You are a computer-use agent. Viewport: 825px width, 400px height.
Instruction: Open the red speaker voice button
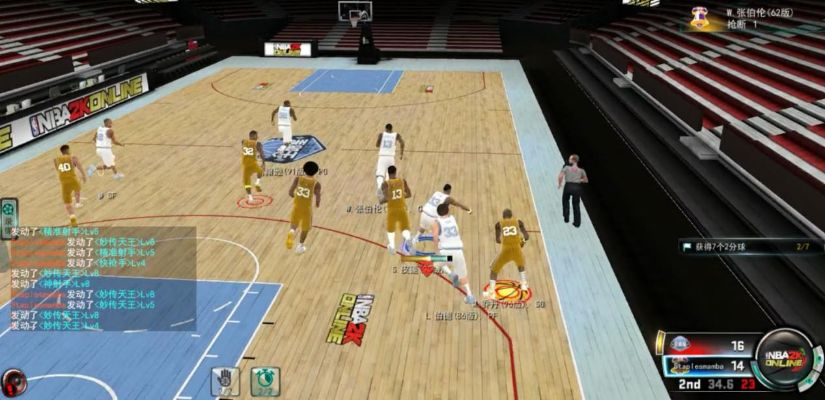click(13, 383)
